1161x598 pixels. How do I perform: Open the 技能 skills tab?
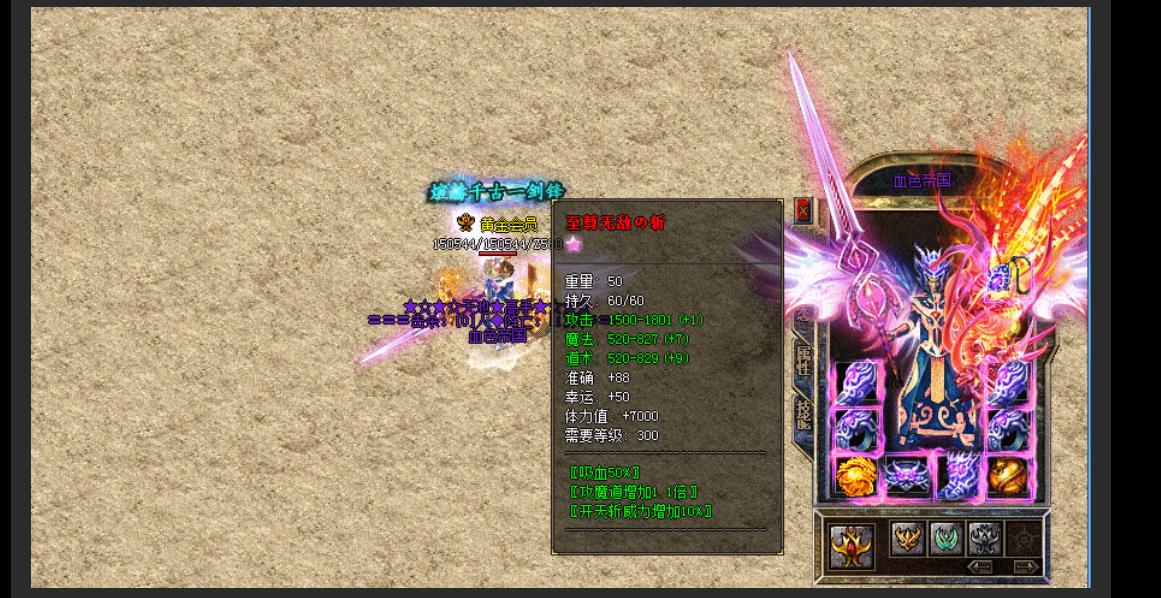tap(803, 412)
